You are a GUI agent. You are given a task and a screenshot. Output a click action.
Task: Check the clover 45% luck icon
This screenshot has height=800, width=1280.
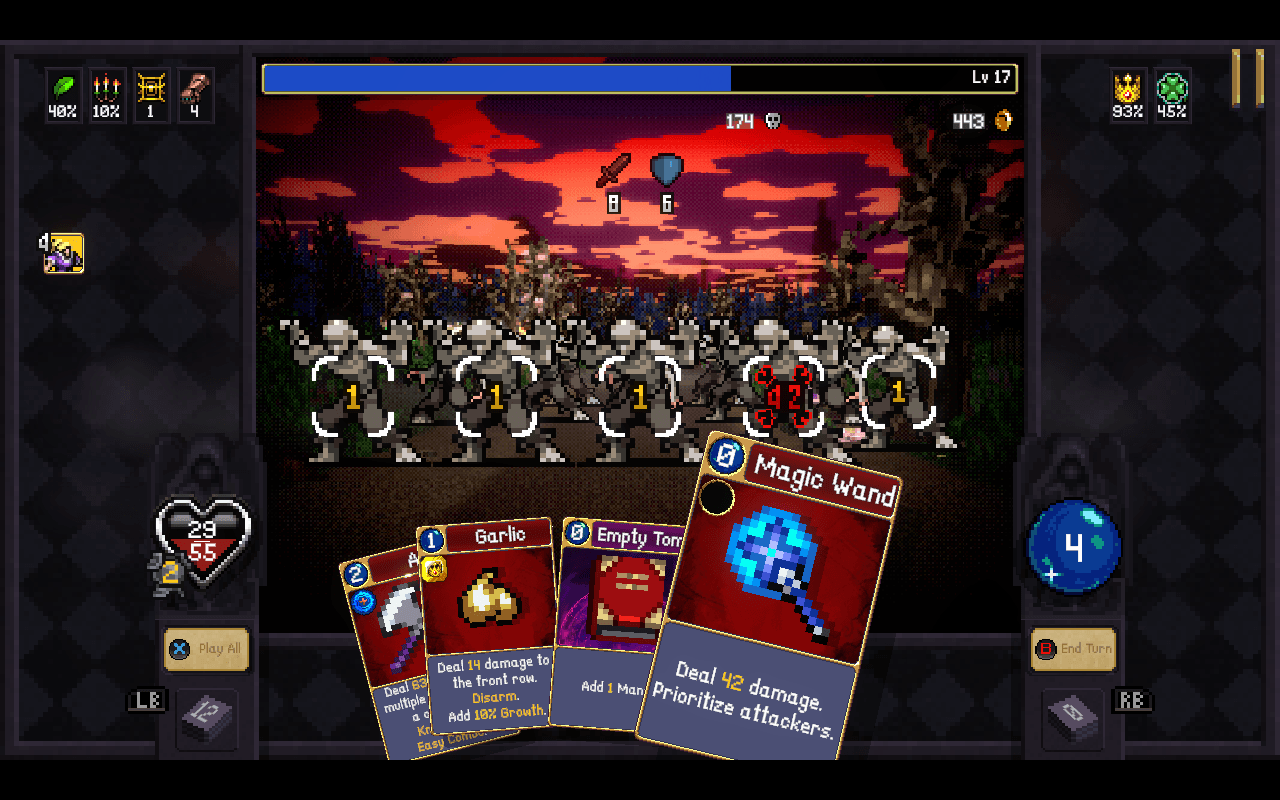coord(1172,94)
